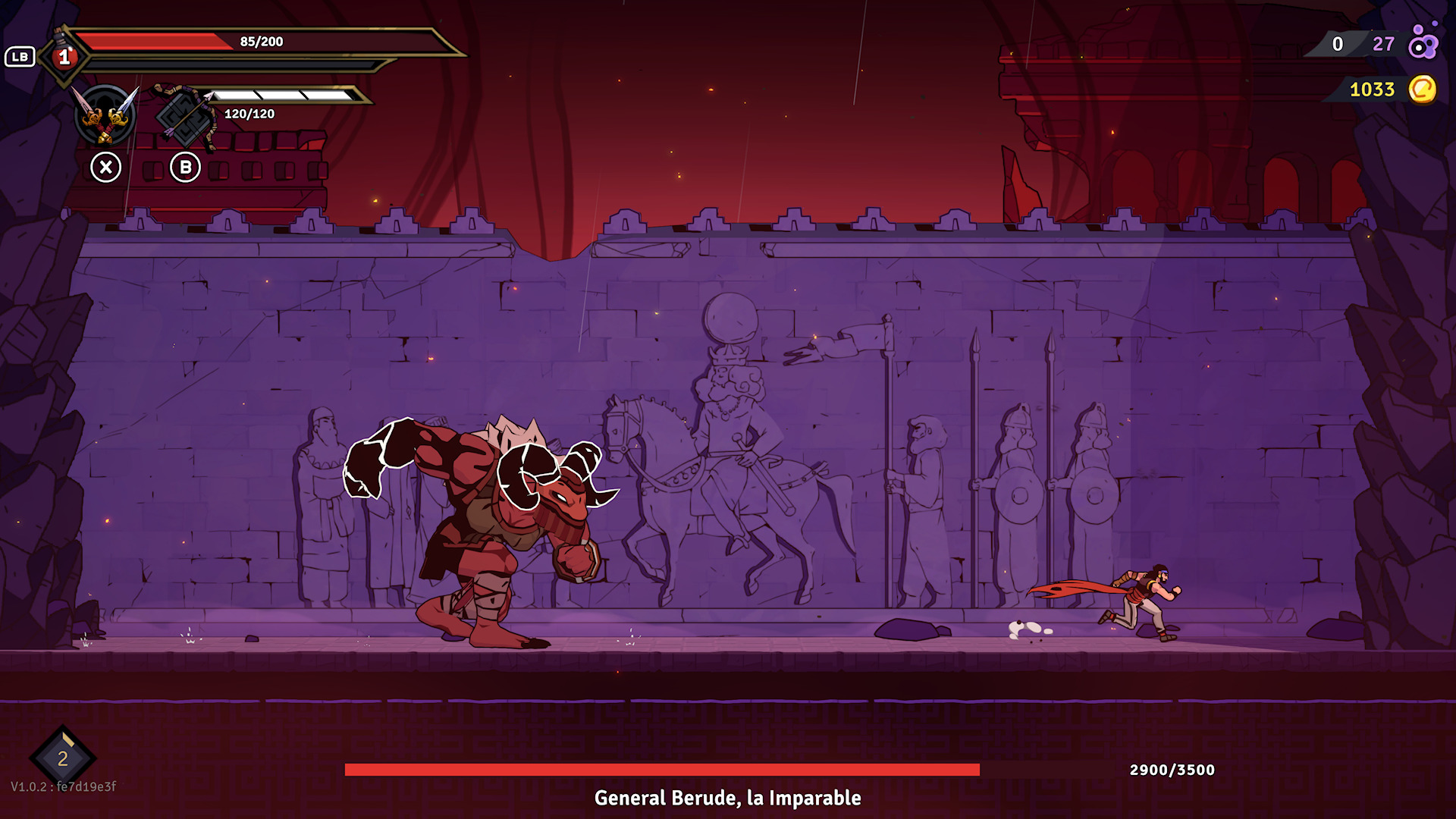Click the purple spirit orbs icon

1422,42
